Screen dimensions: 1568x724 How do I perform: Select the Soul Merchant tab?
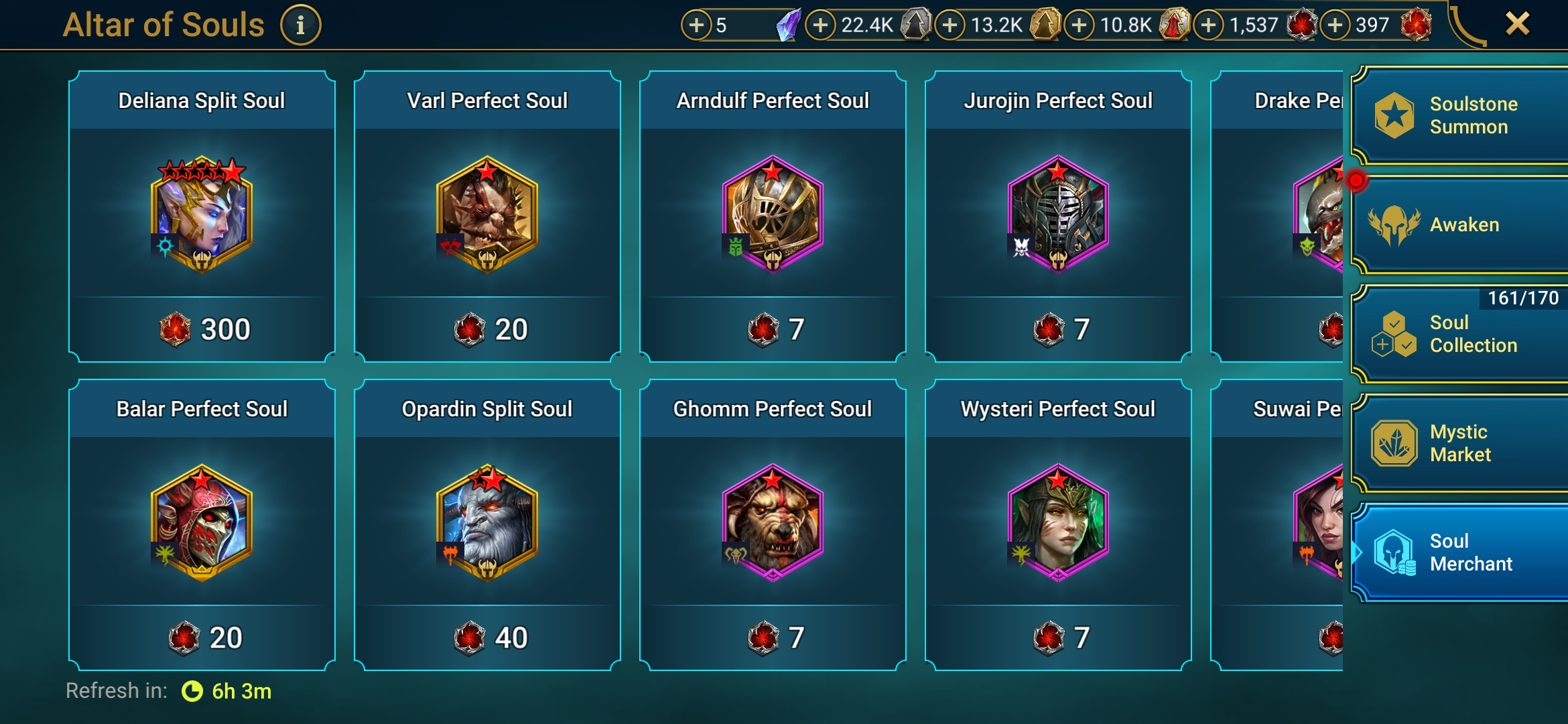1461,552
